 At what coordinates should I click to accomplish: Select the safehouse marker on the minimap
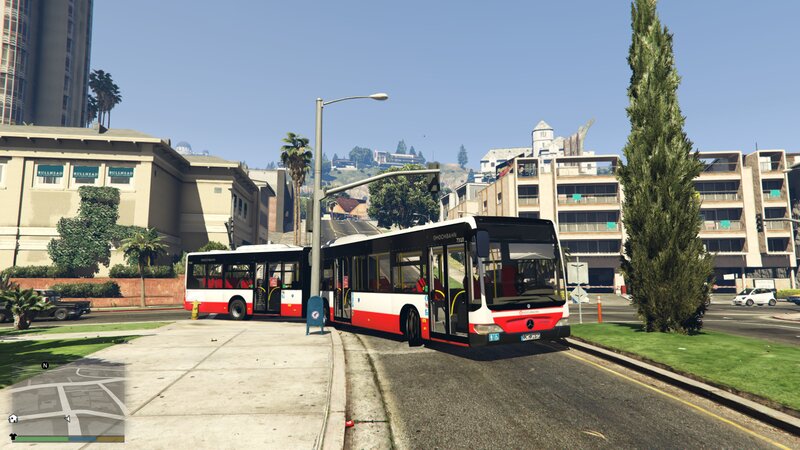[12, 419]
